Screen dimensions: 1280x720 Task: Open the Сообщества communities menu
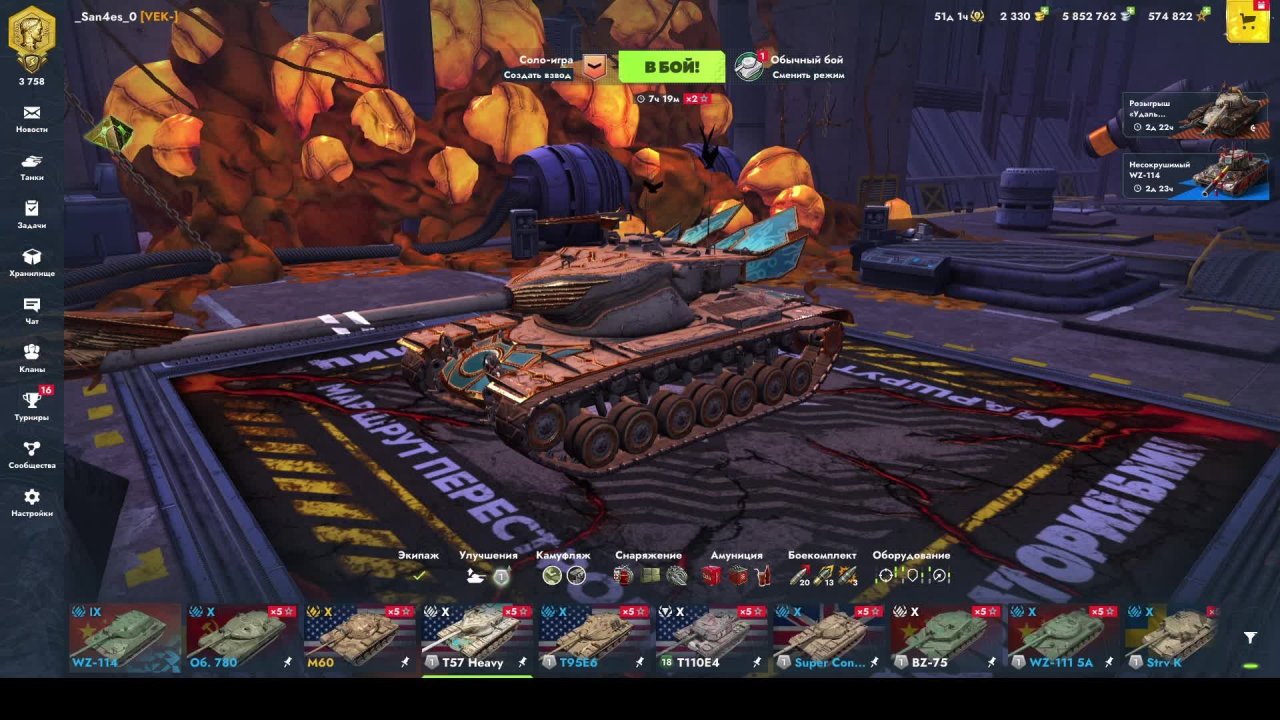[x=32, y=453]
